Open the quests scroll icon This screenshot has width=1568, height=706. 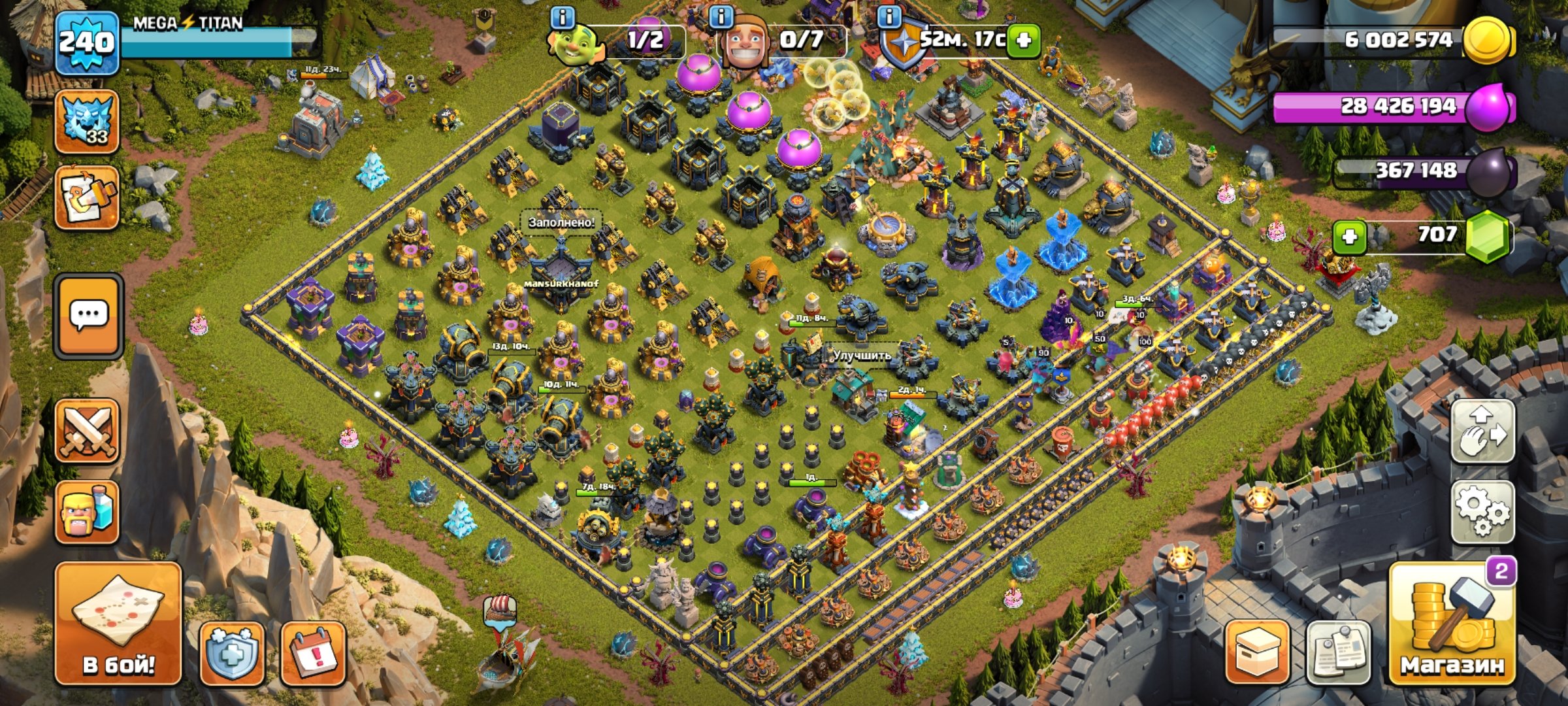tap(87, 197)
